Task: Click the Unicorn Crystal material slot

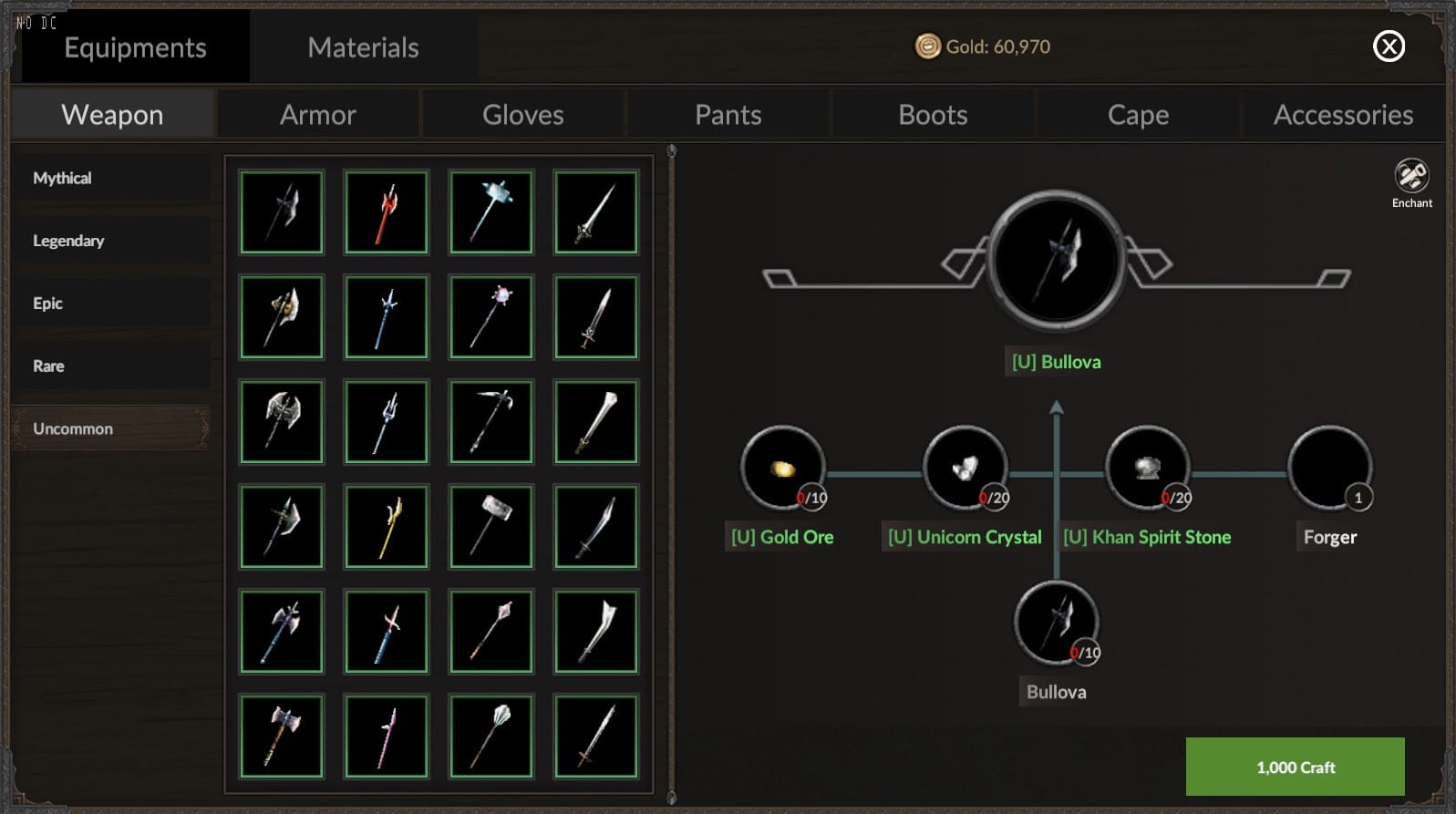Action: coord(965,469)
